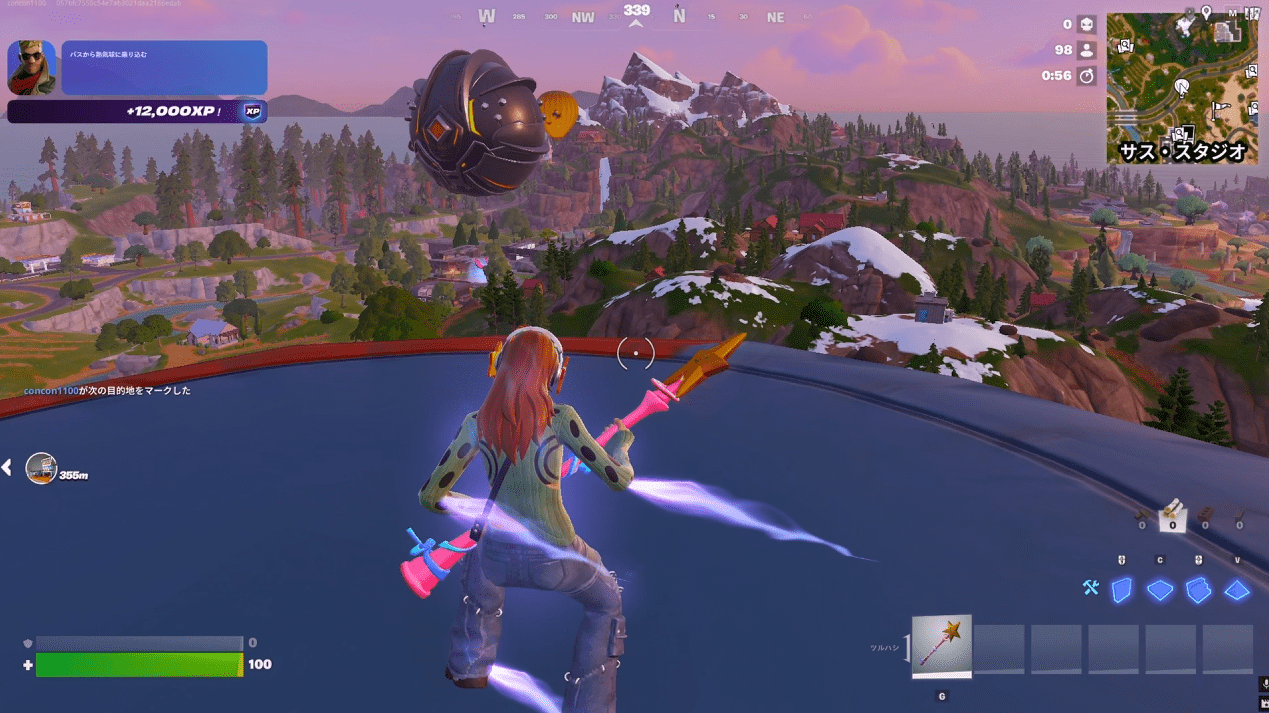This screenshot has height=713, width=1269.
Task: Click the quest giver's sunglasses portrait
Action: pyautogui.click(x=32, y=68)
